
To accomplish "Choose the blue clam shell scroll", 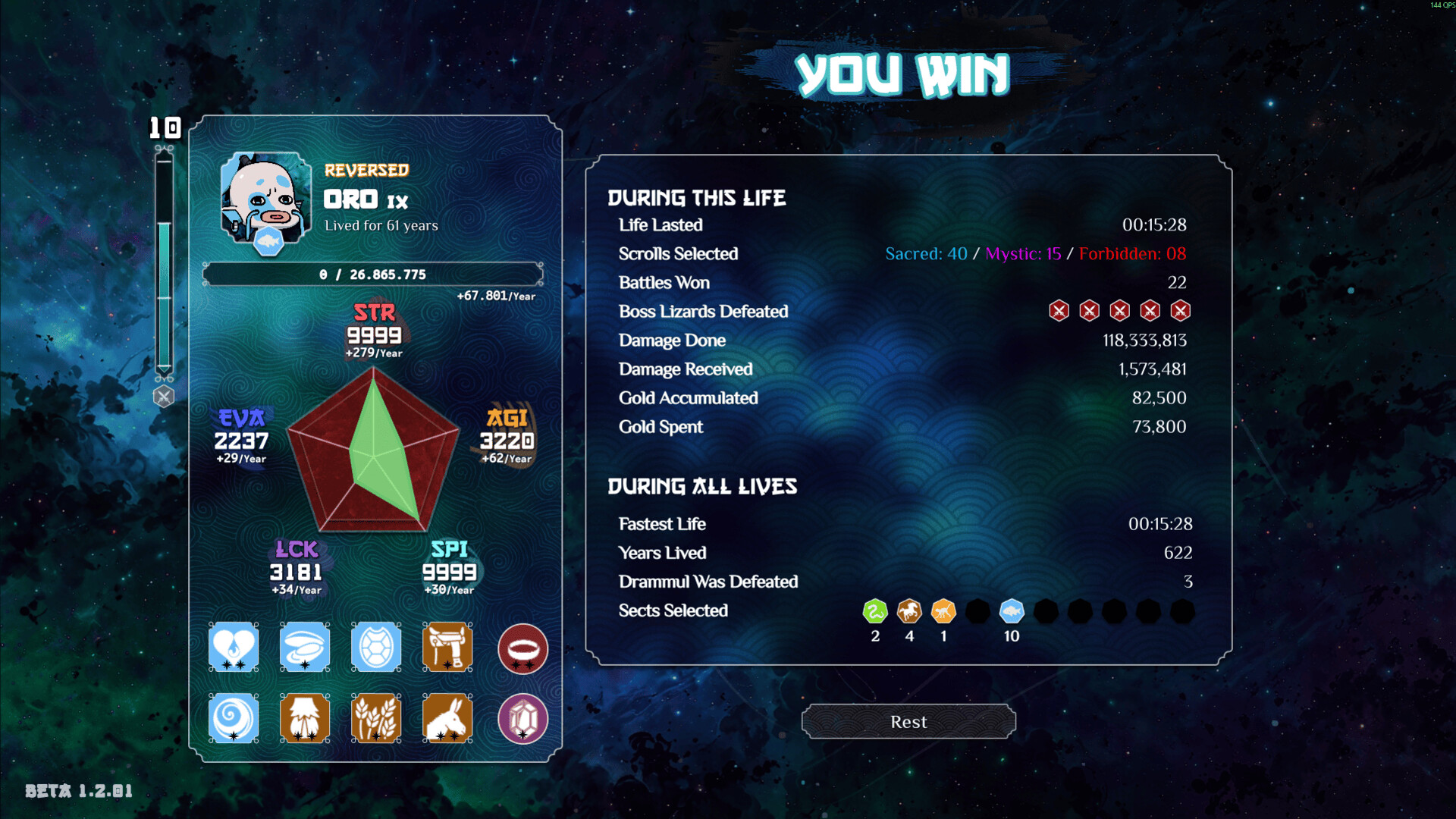I will [x=305, y=647].
